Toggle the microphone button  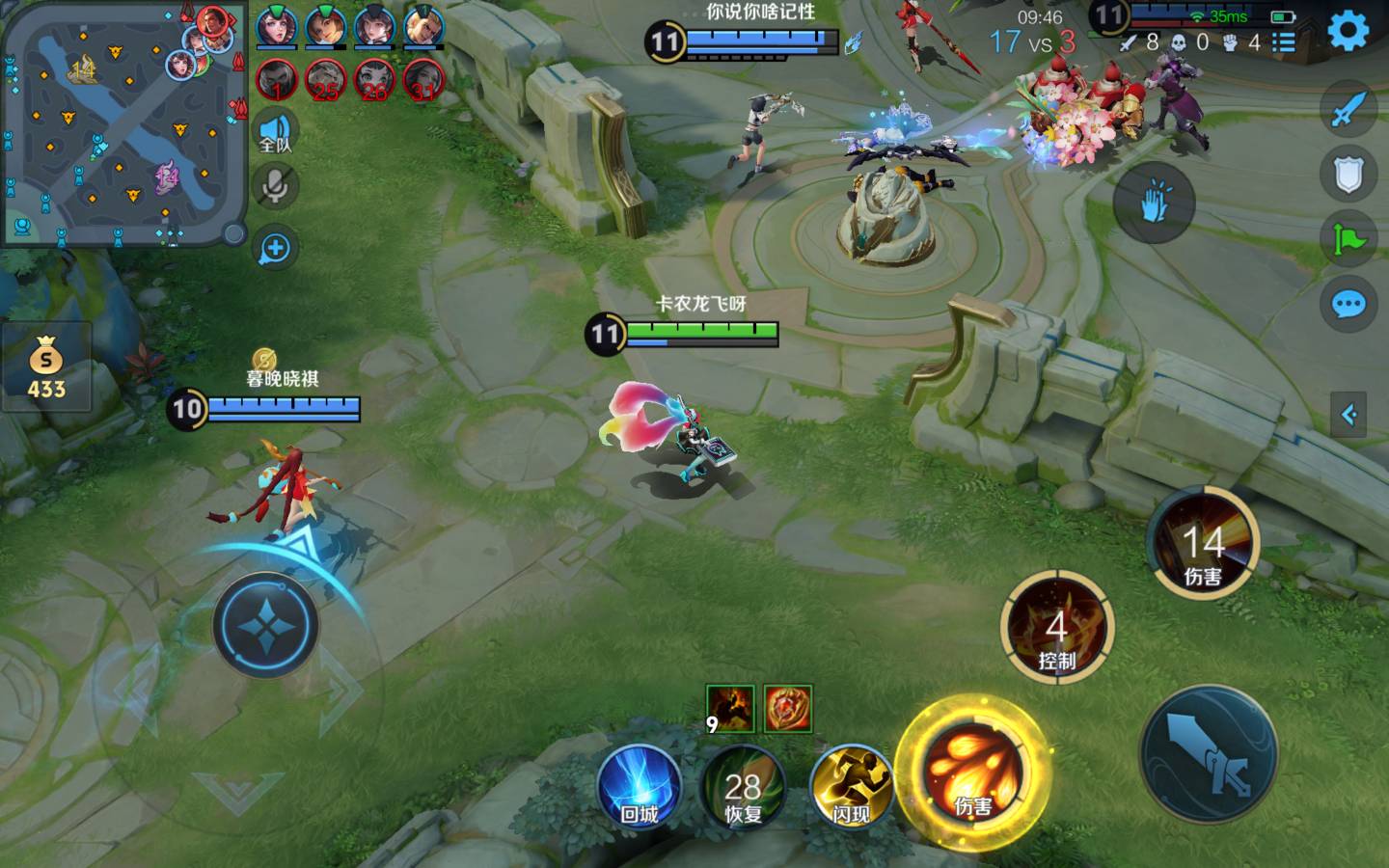275,186
